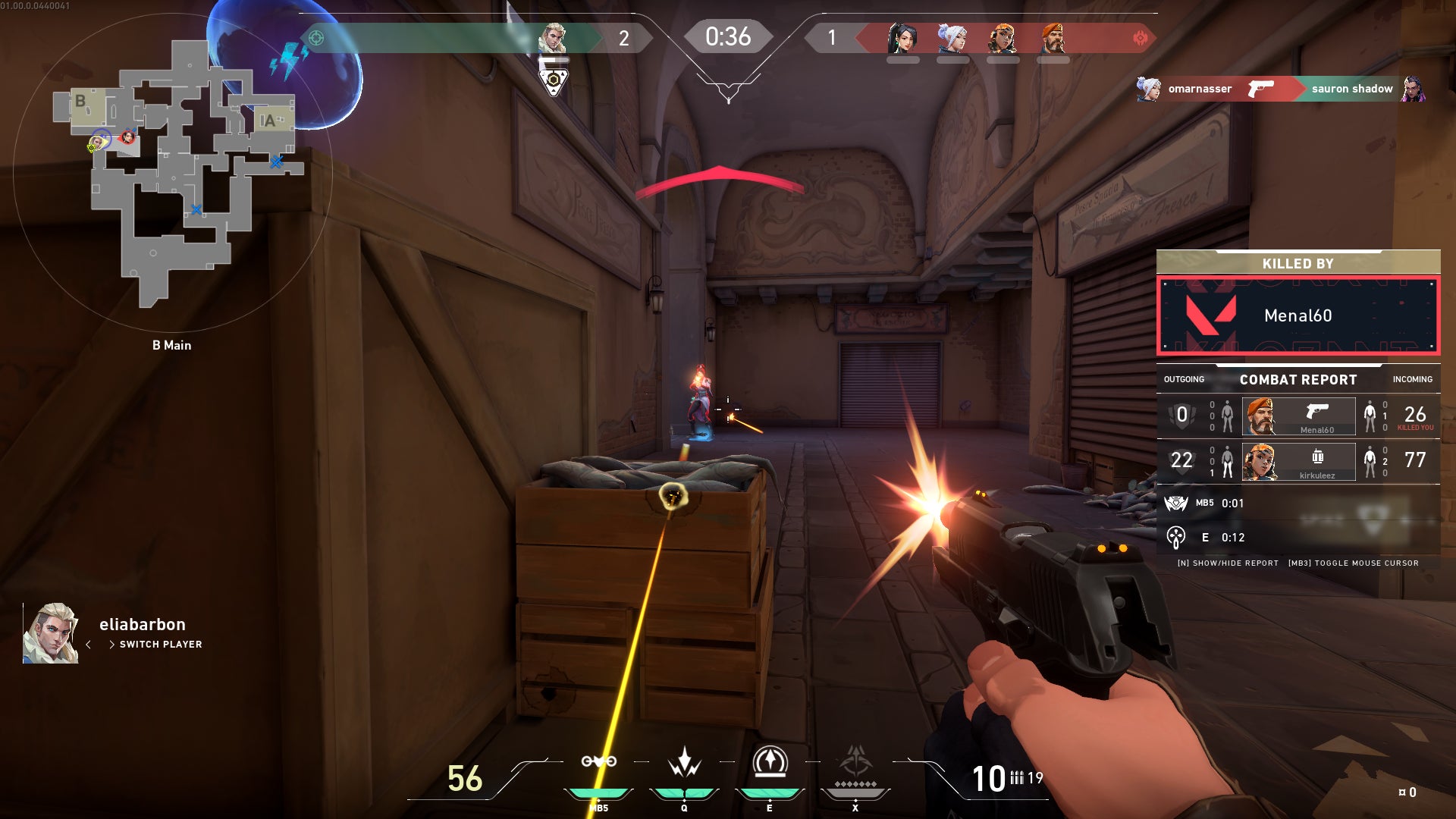Click the right chevron to view the next player
The width and height of the screenshot is (1456, 819).
click(x=114, y=643)
